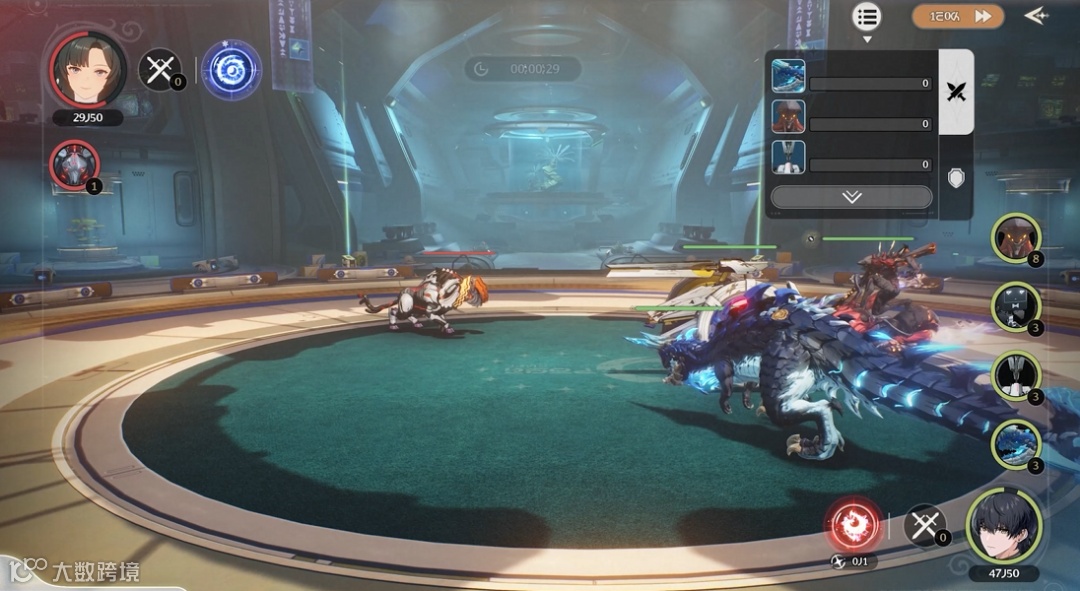Switch to the crossed swords damage tab

click(x=957, y=92)
